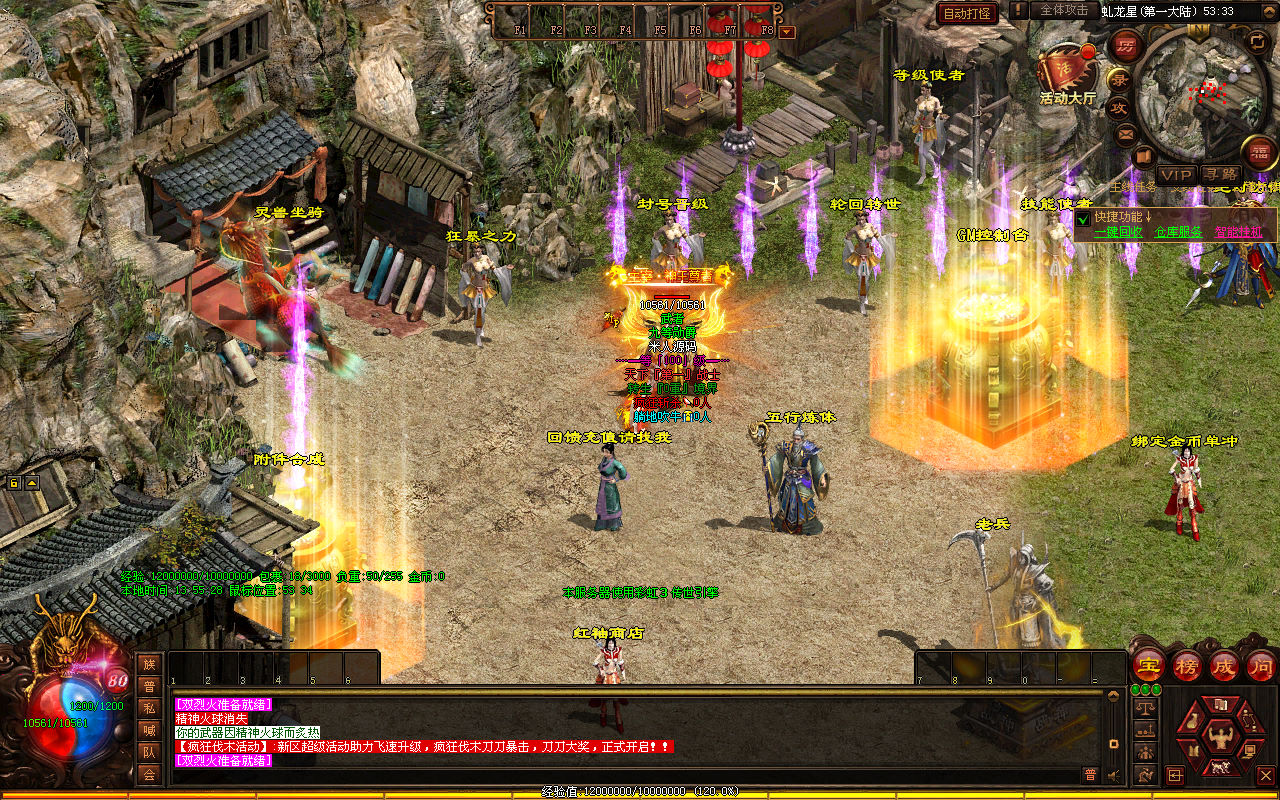Open the mount panel horse icon
Screen dimensions: 1280x800
[x=1220, y=768]
